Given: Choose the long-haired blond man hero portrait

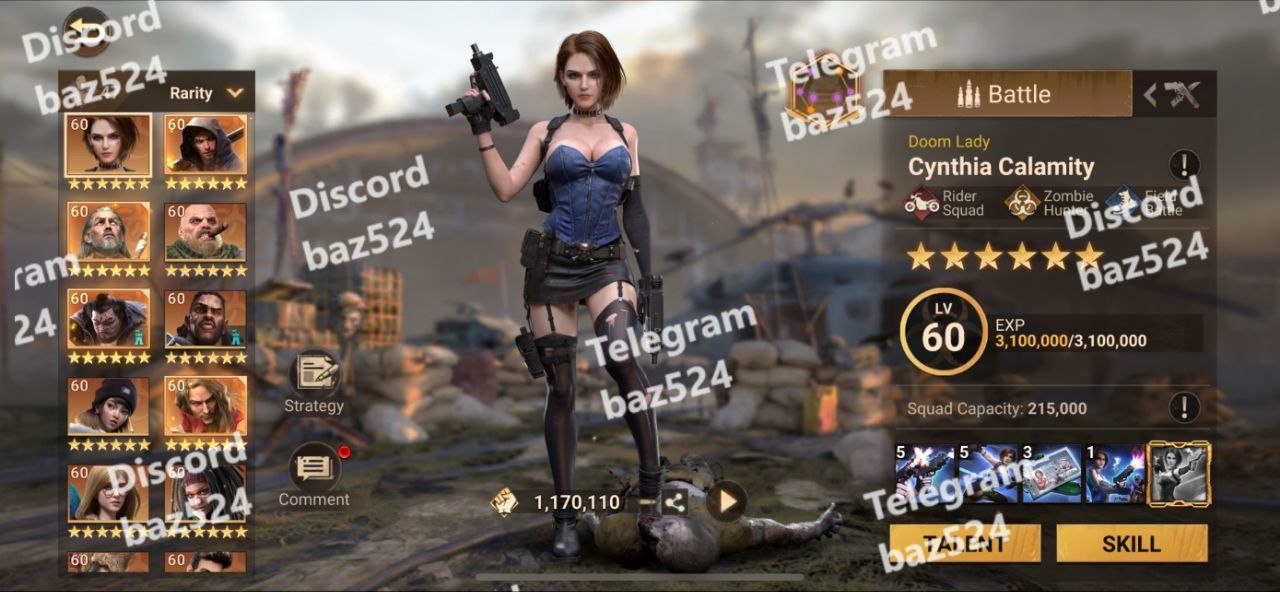Looking at the screenshot, I should 206,406.
